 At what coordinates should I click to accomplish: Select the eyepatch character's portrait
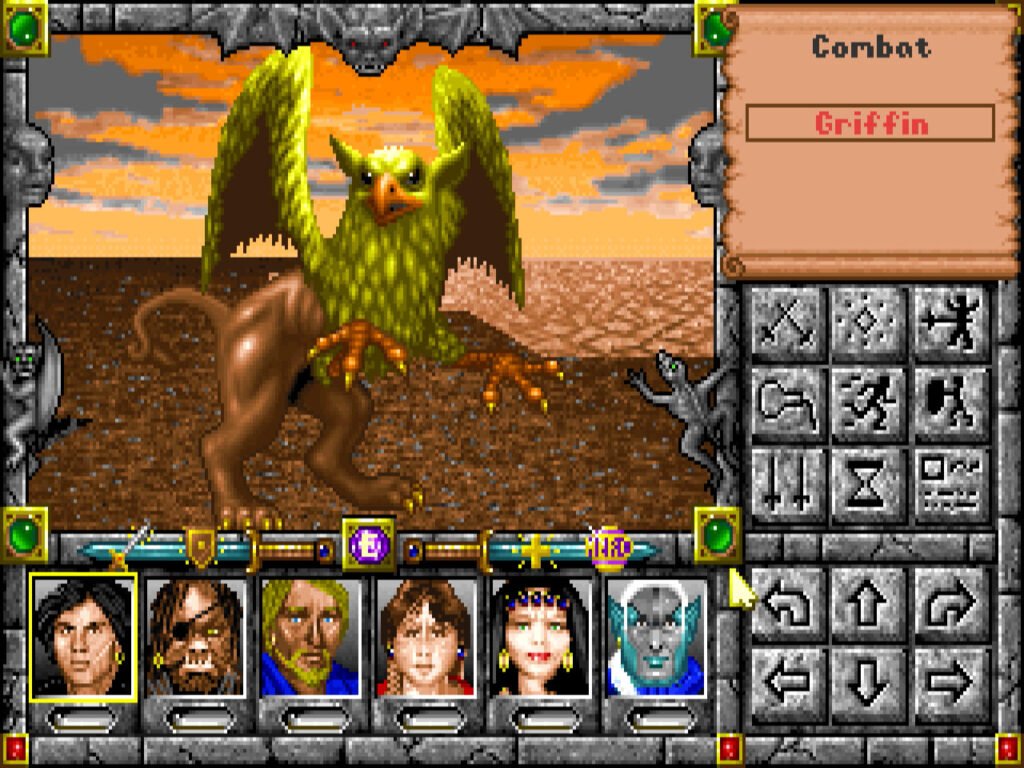point(196,637)
